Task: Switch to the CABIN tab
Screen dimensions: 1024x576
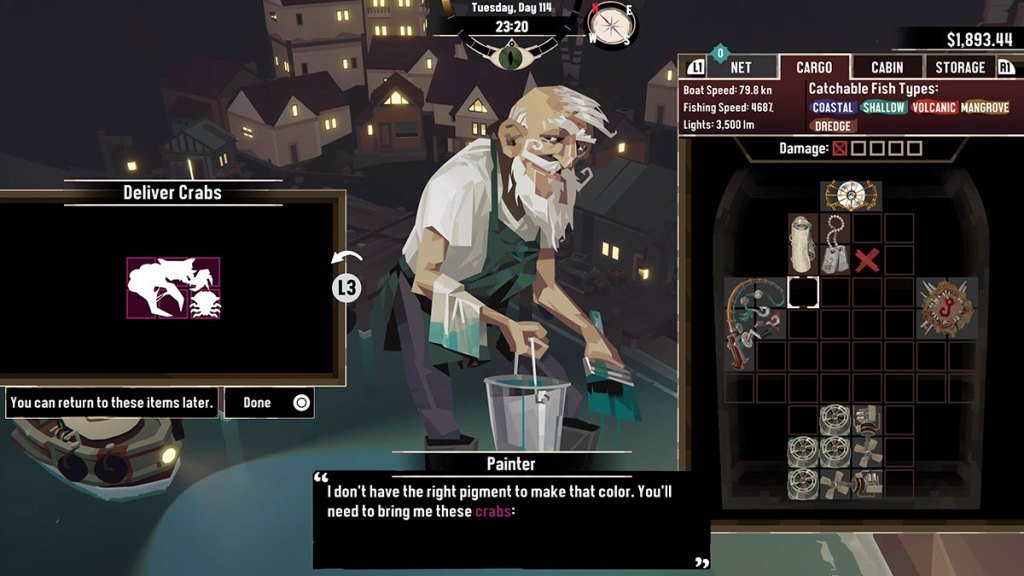Action: pos(887,68)
